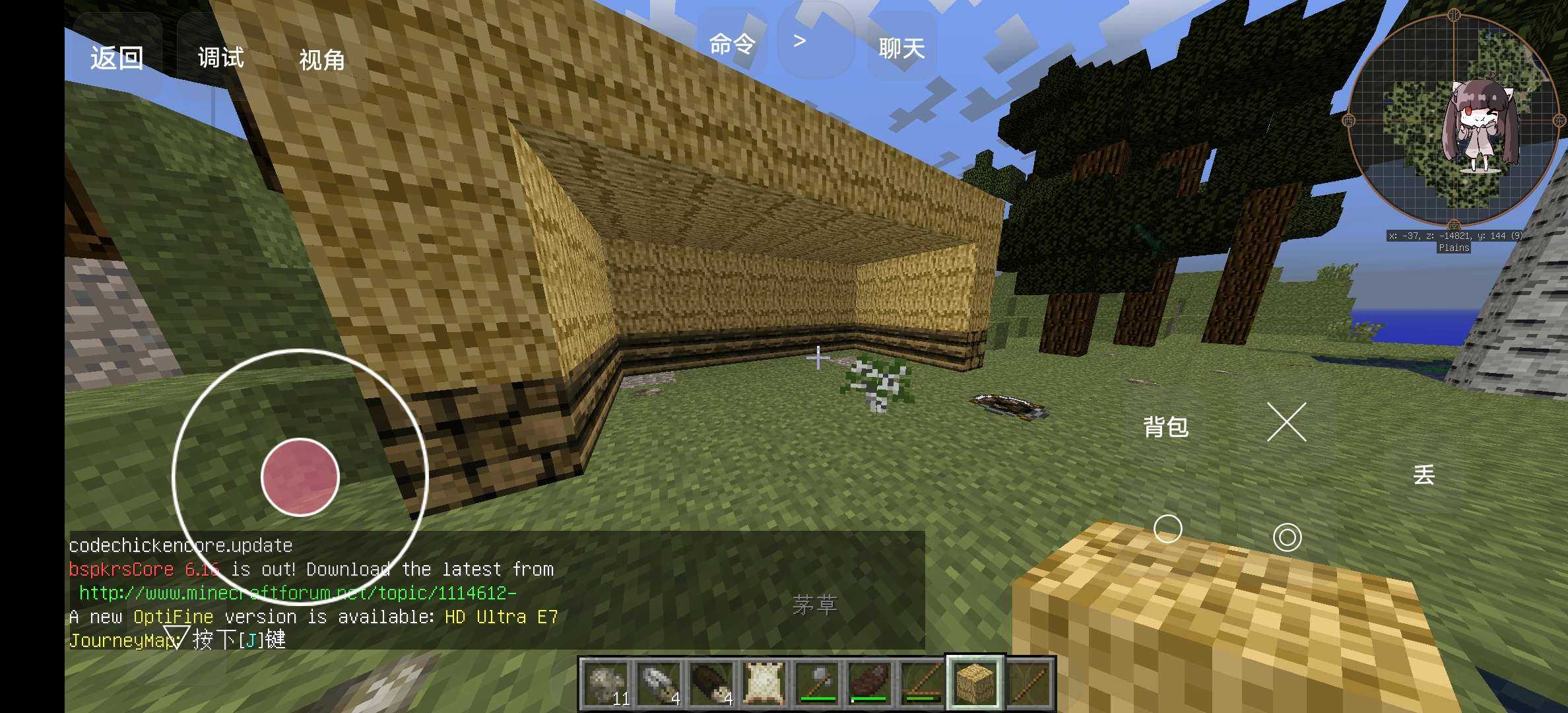The height and width of the screenshot is (713, 1568).
Task: Open the 背包 inventory
Action: 1165,427
